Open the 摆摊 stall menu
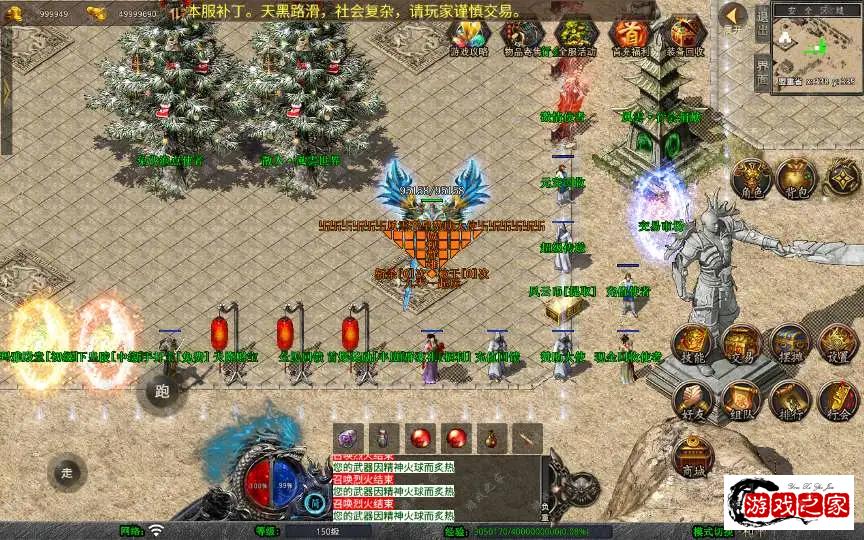This screenshot has height=540, width=864. point(789,344)
